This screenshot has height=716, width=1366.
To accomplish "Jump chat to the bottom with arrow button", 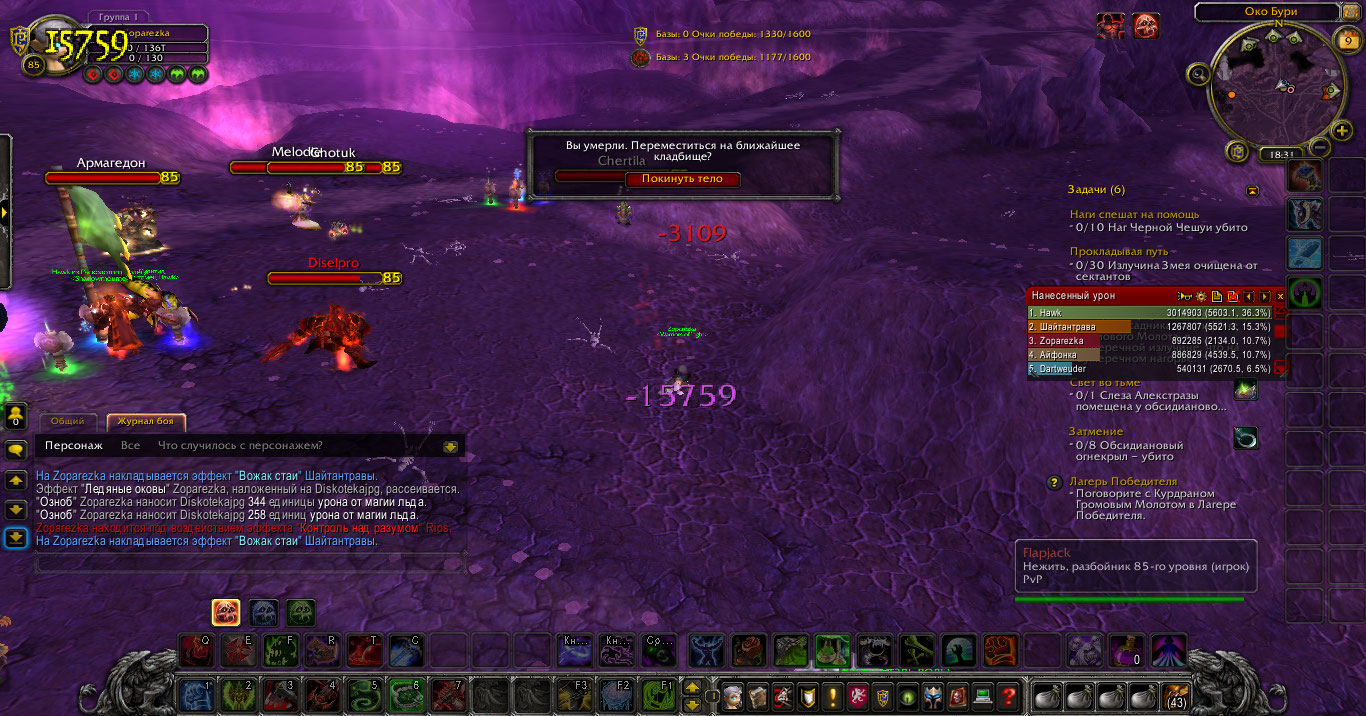I will coord(16,538).
